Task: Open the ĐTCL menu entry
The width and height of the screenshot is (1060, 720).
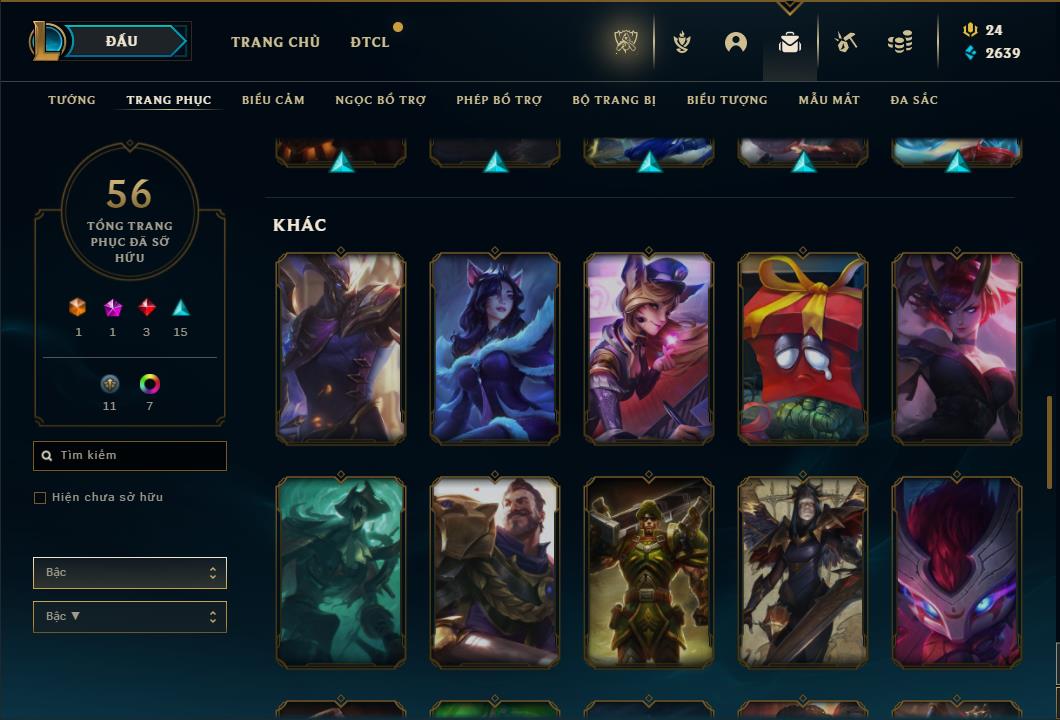Action: pos(370,42)
